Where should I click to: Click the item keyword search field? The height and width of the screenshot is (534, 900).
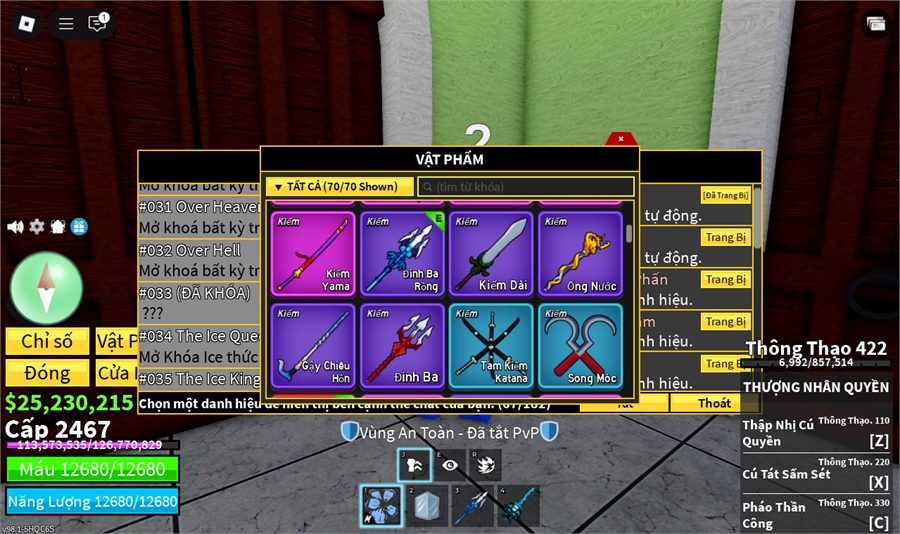tap(526, 187)
